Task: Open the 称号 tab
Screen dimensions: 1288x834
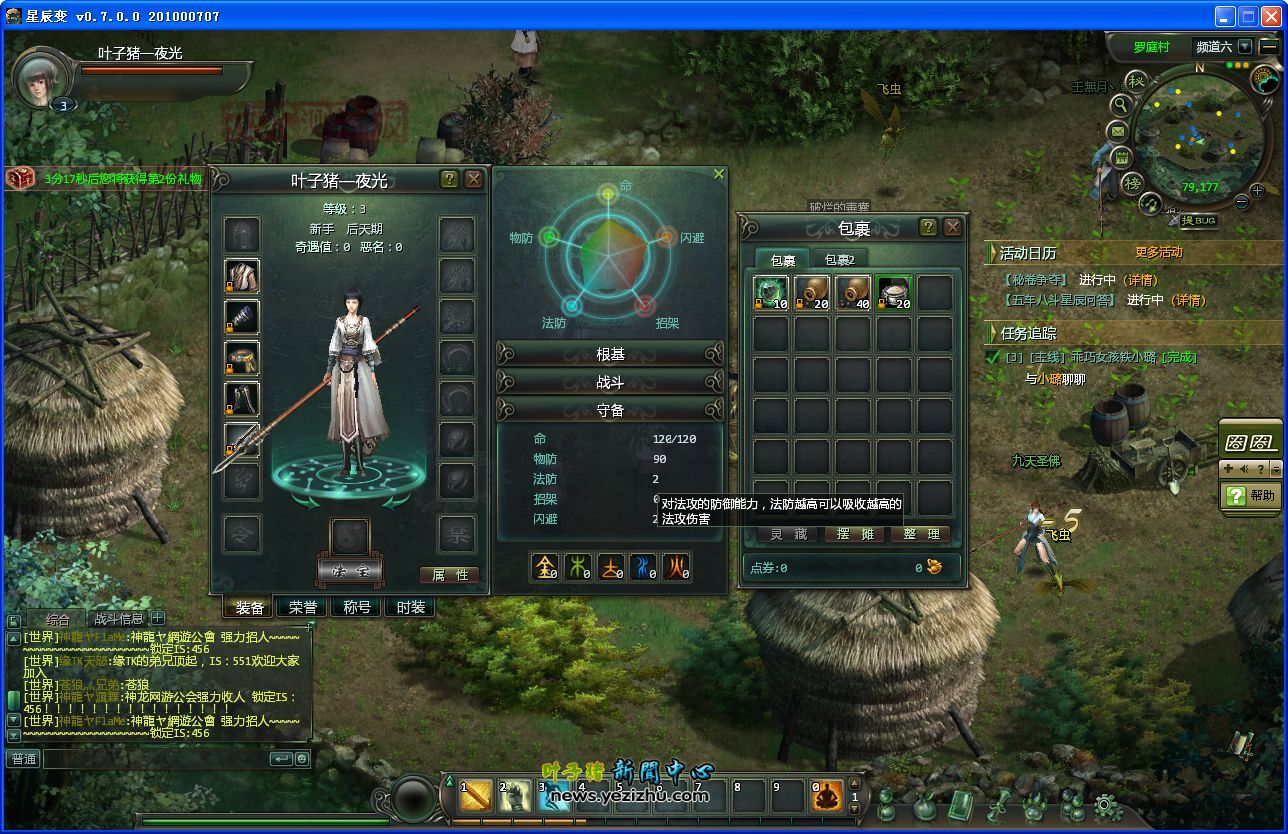Action: (357, 607)
